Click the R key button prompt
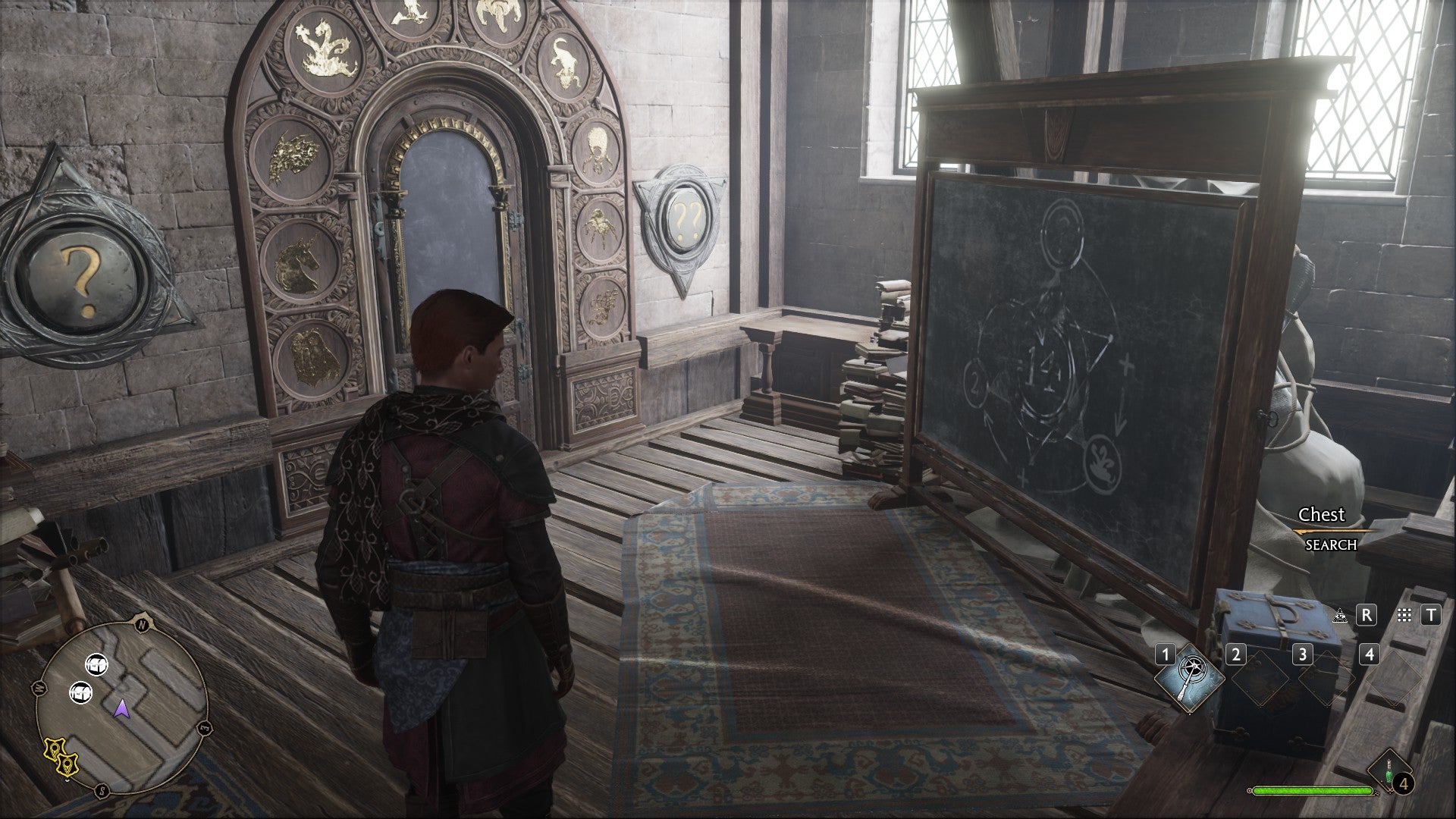The image size is (1456, 819). [x=1367, y=616]
